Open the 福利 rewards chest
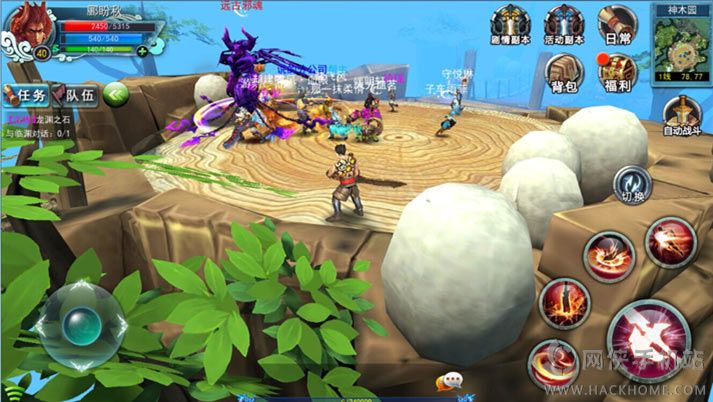 tap(618, 72)
